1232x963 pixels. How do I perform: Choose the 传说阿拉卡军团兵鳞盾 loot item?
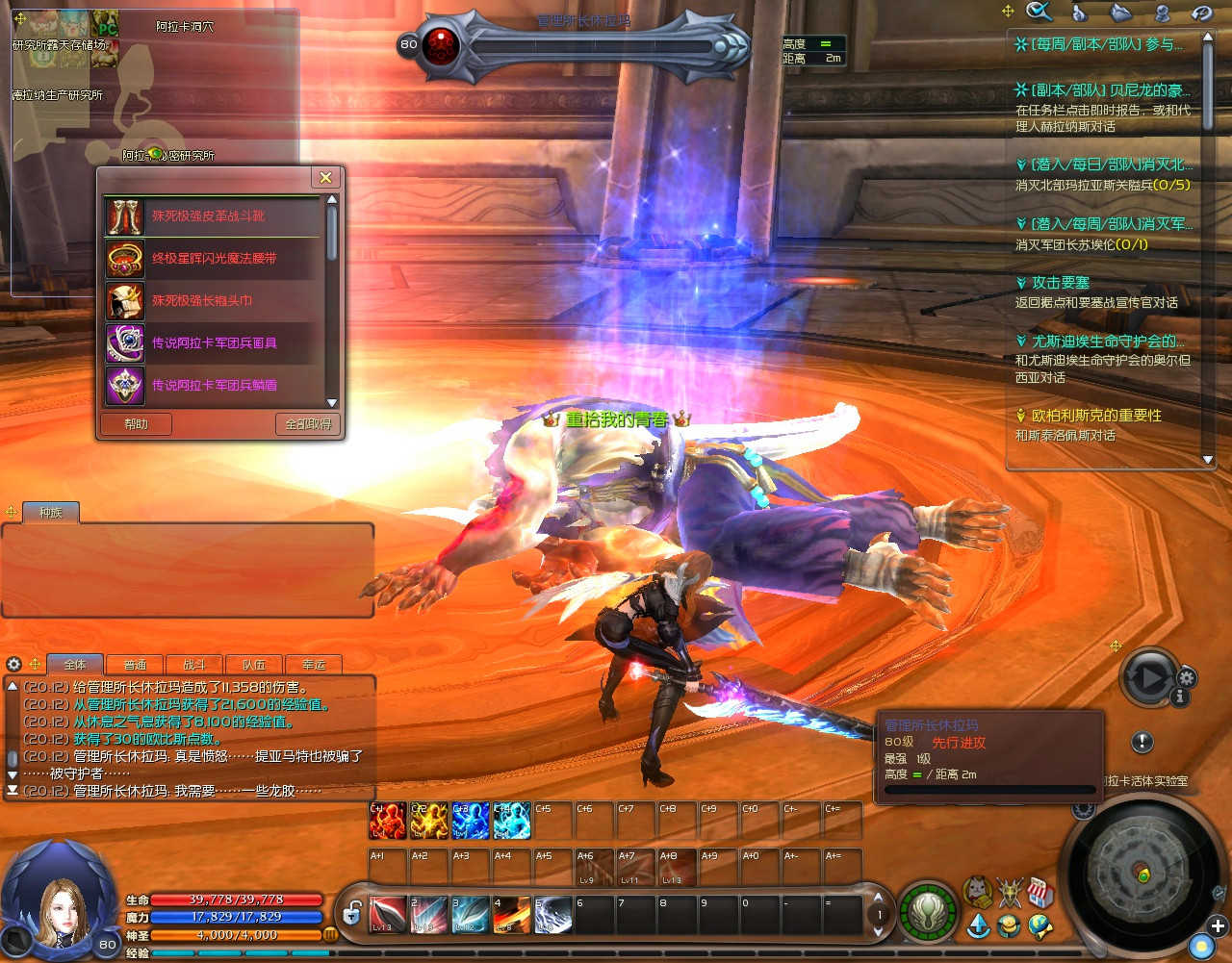click(x=213, y=385)
